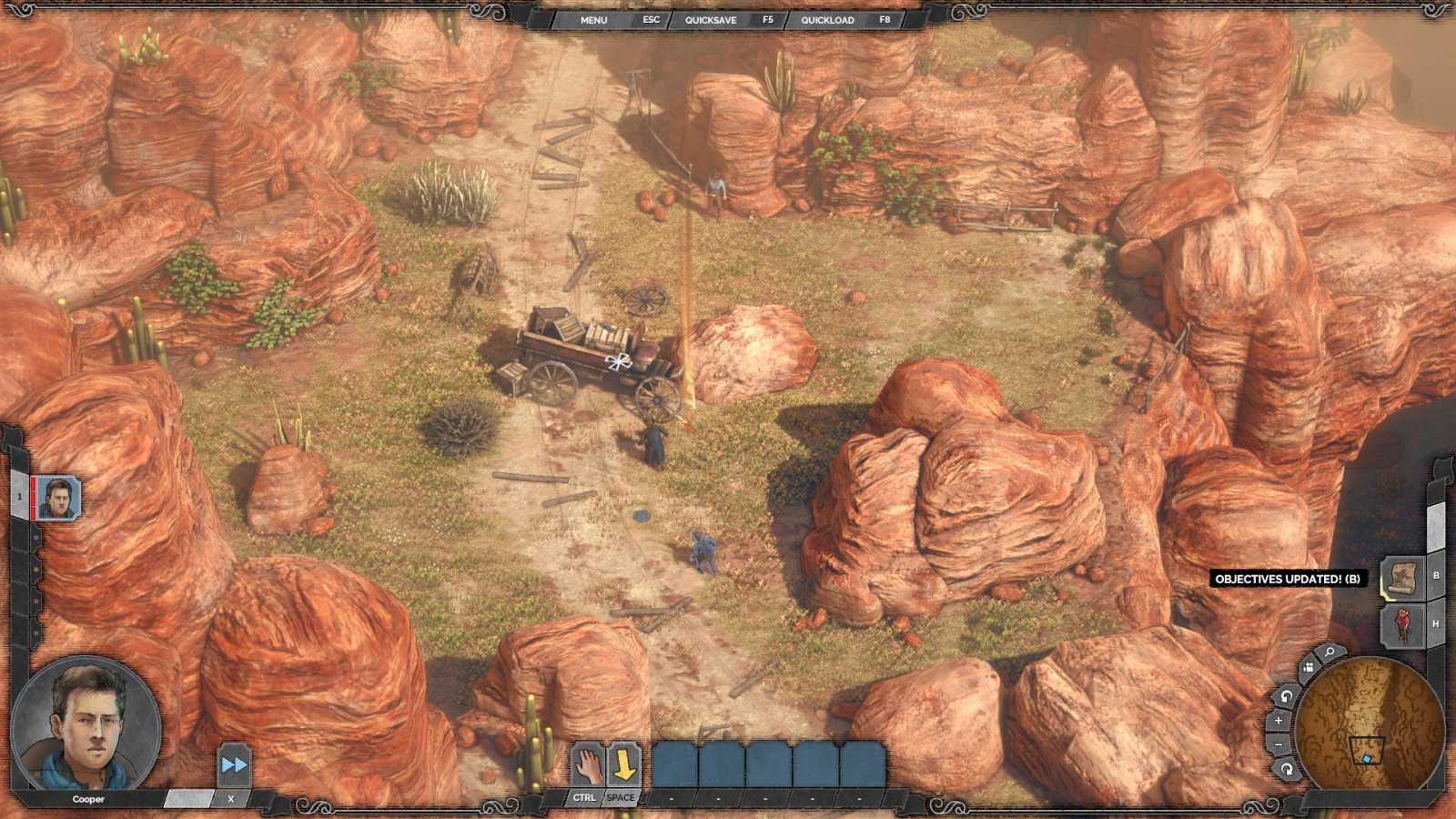Expand the hints panel labeled H
This screenshot has height=819, width=1456.
coord(1402,626)
